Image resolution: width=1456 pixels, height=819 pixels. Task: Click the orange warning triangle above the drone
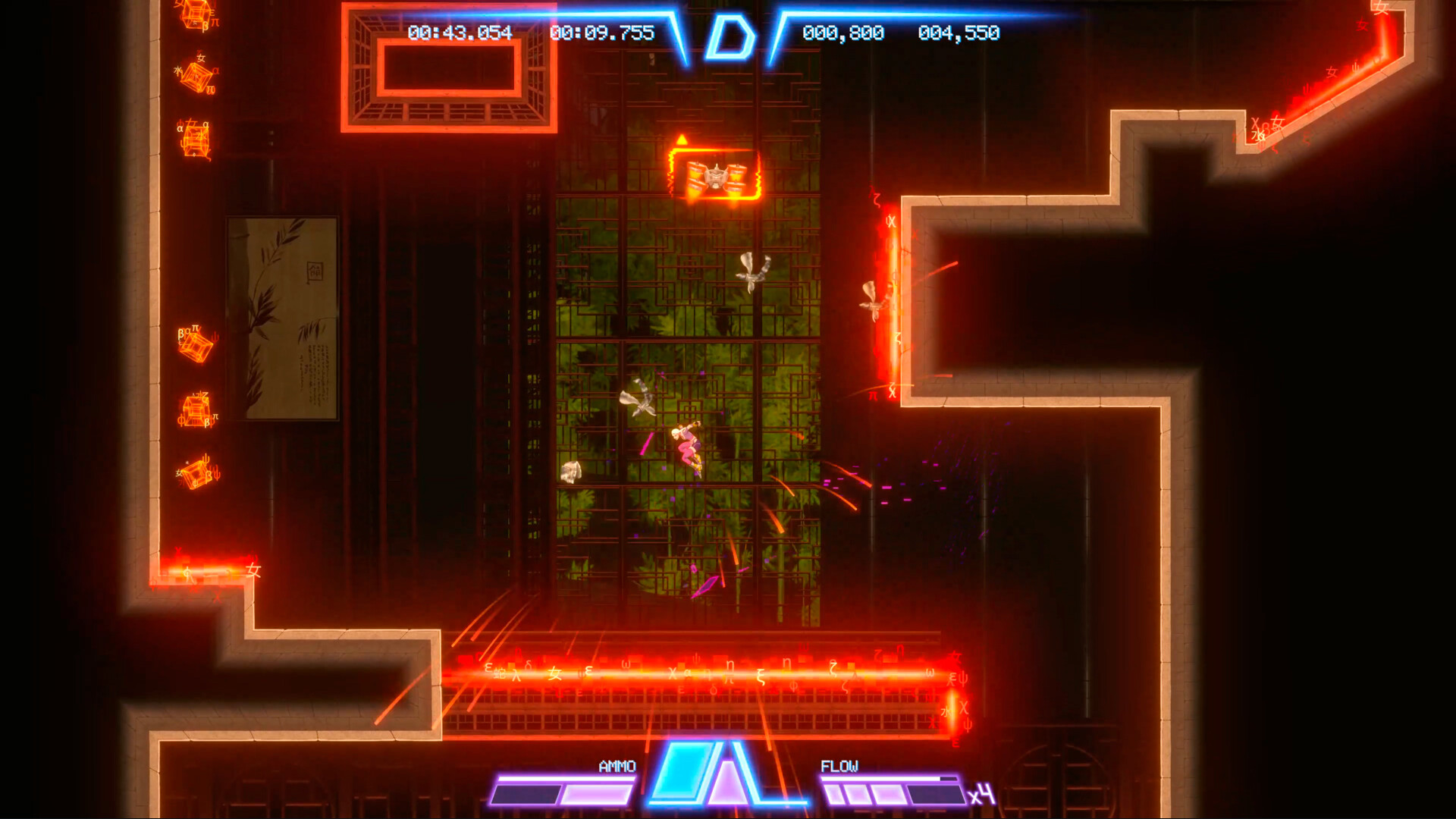coord(682,138)
